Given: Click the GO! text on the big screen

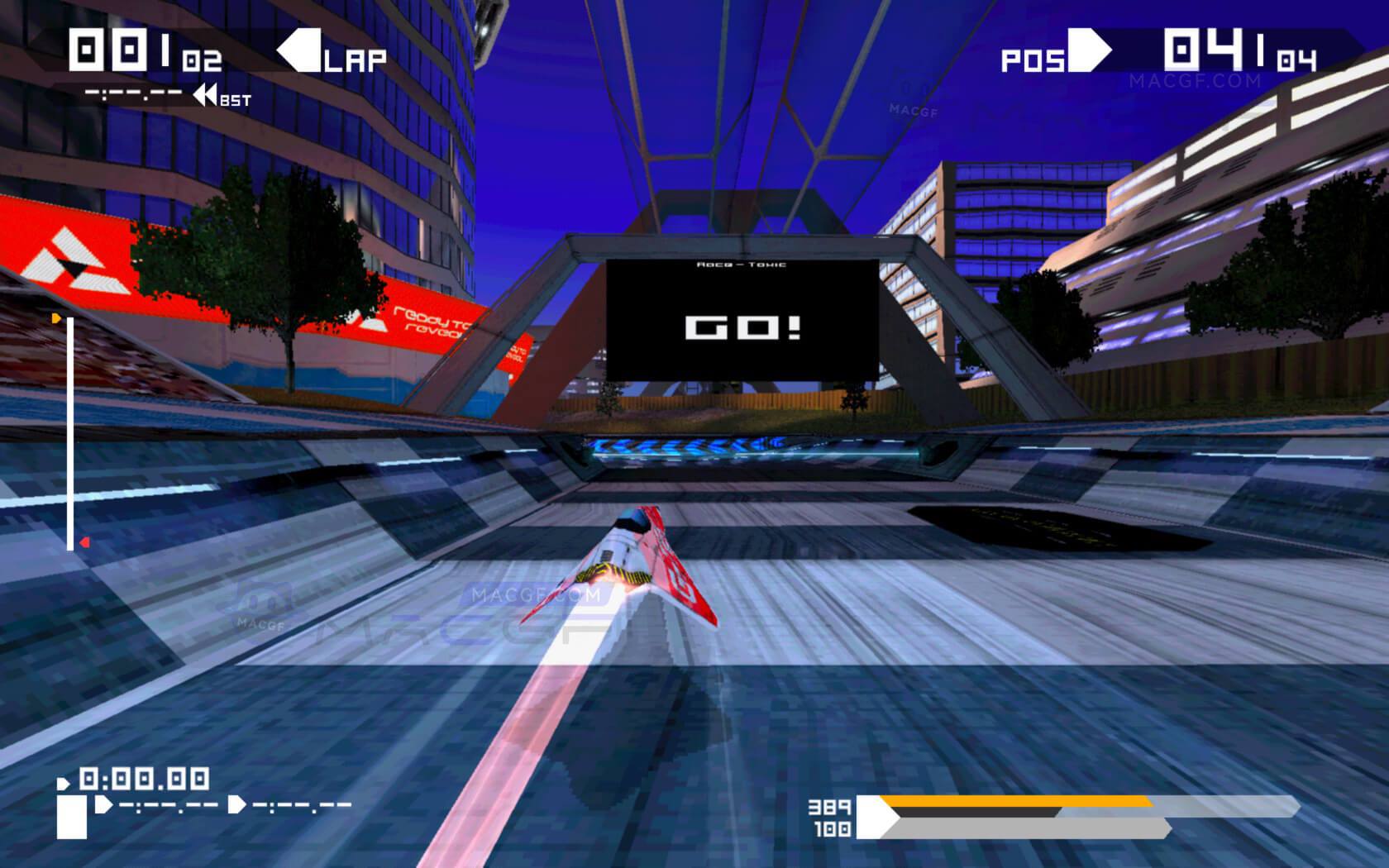Looking at the screenshot, I should point(742,328).
